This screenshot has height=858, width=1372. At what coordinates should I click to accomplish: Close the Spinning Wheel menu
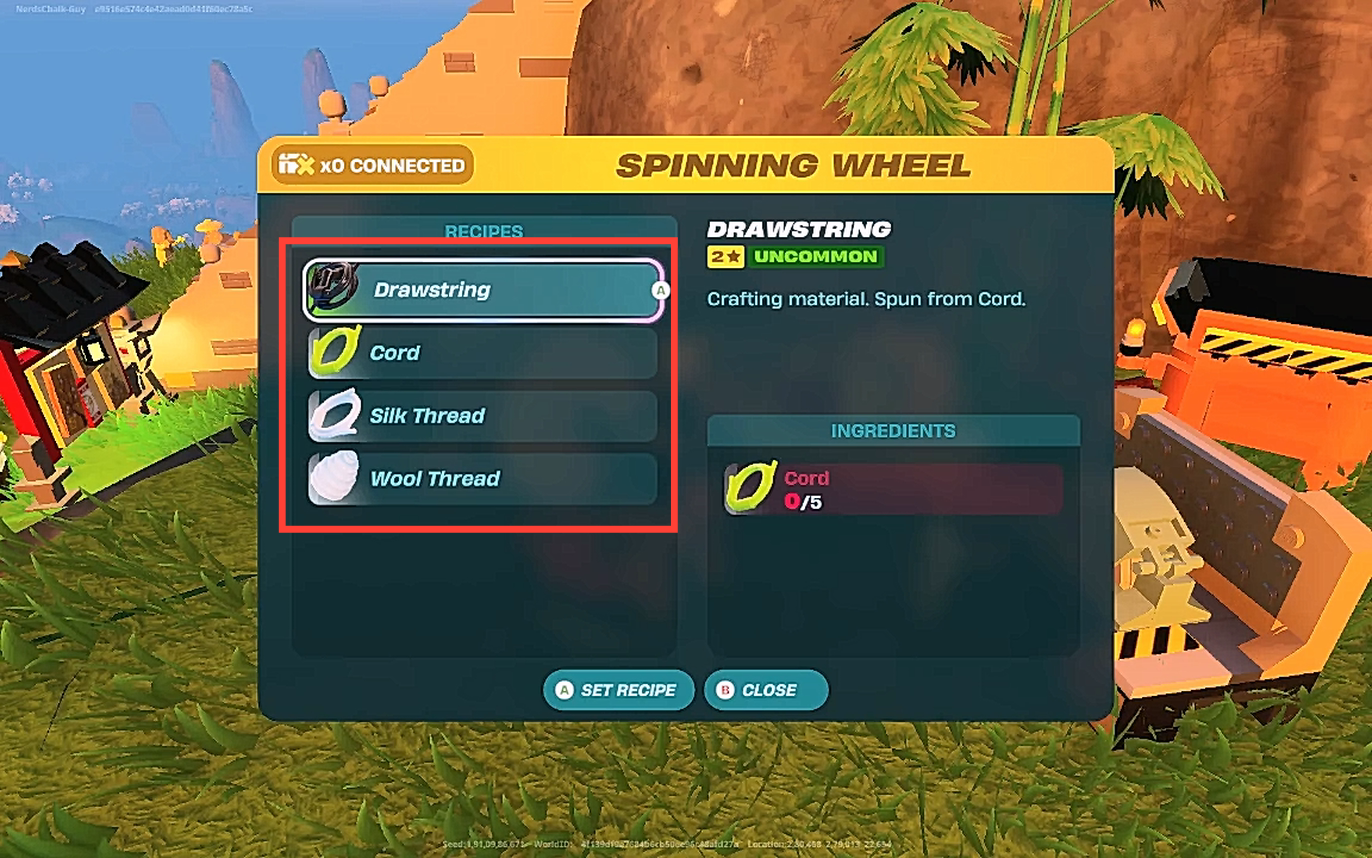tap(766, 690)
